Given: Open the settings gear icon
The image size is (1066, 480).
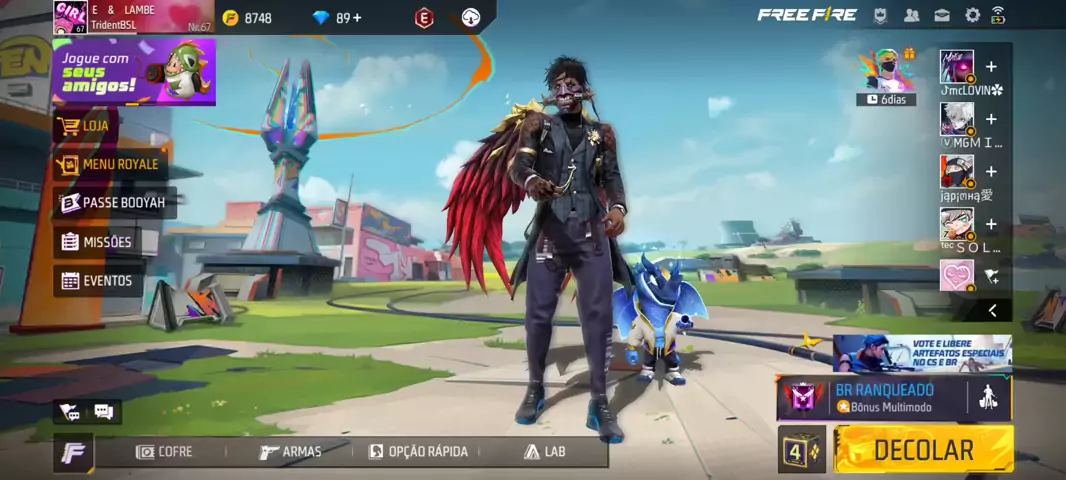Looking at the screenshot, I should pyautogui.click(x=972, y=15).
